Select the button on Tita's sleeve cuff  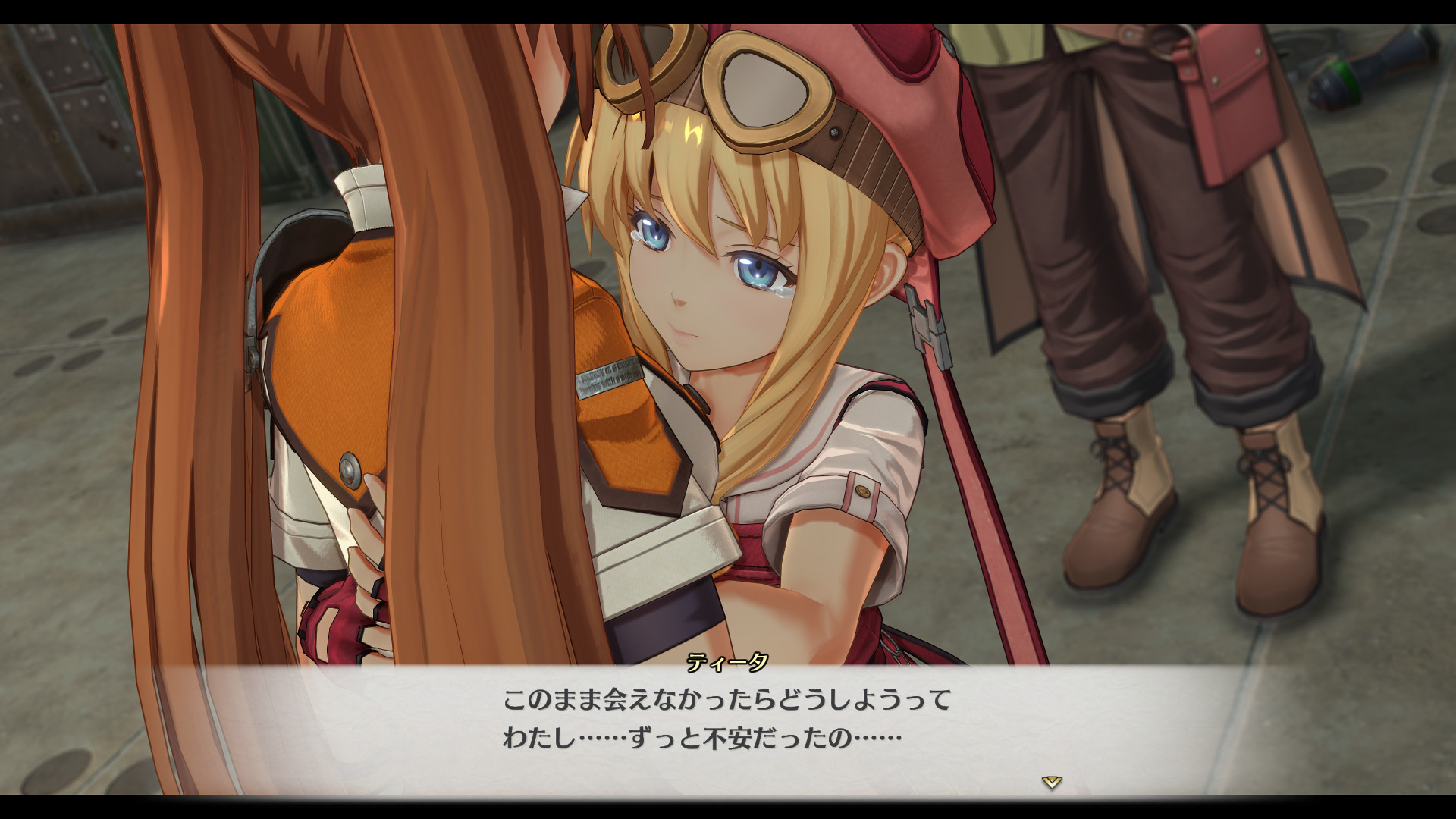[x=863, y=491]
